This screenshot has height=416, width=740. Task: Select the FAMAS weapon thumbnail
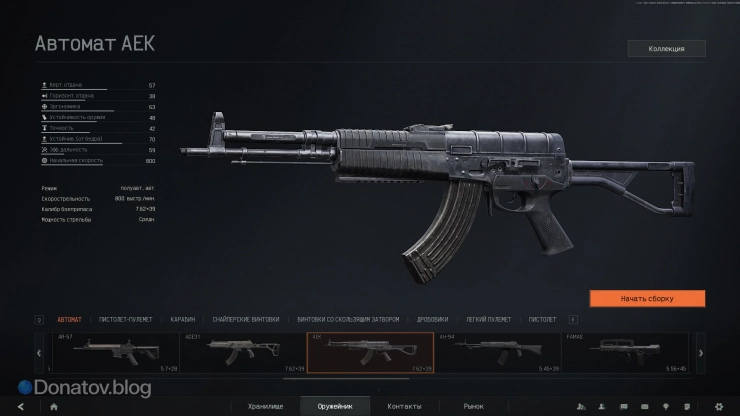click(x=625, y=352)
